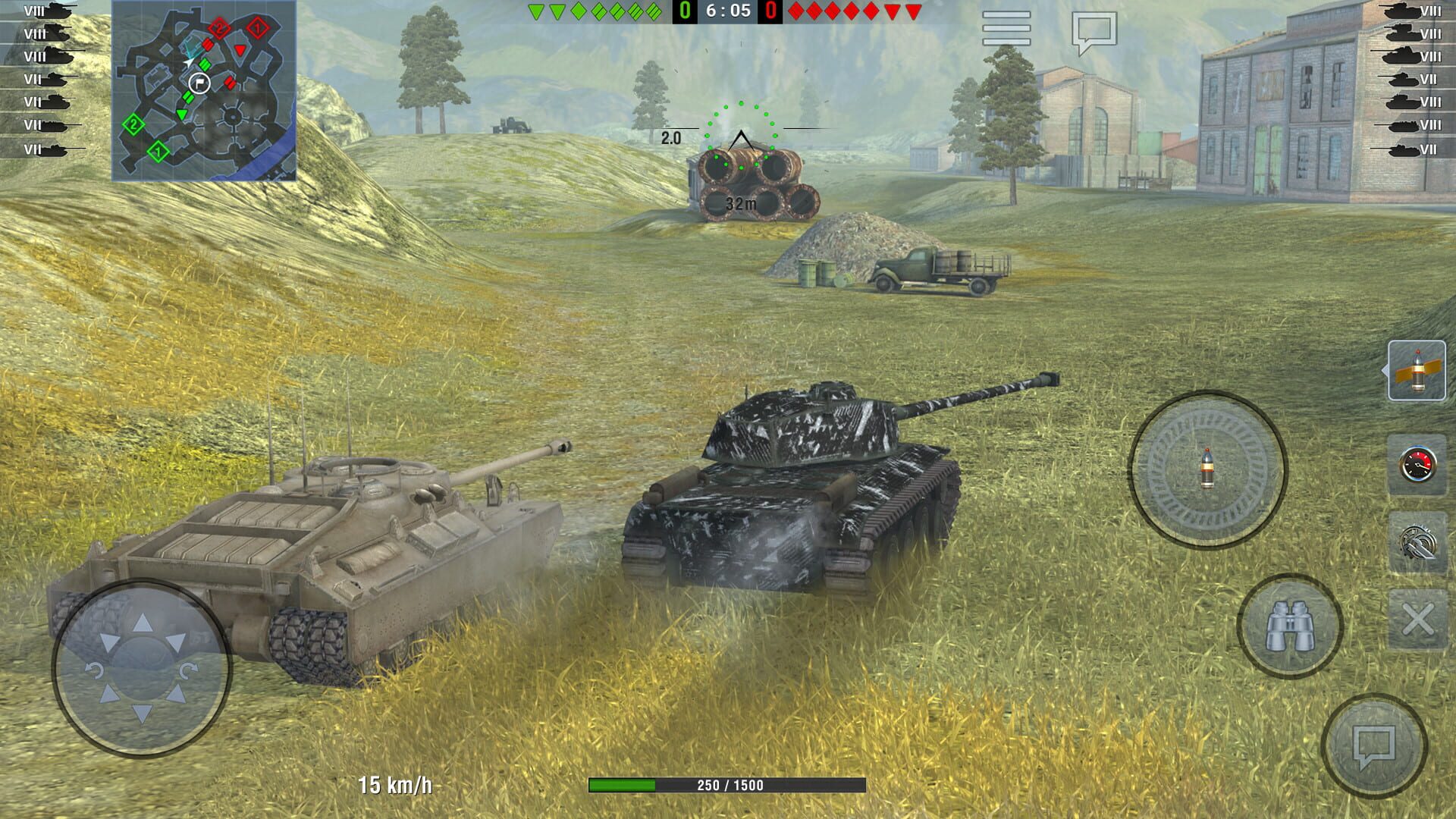1456x819 pixels.
Task: Collapse the consumable panel with its side arrow
Action: [x=1385, y=371]
